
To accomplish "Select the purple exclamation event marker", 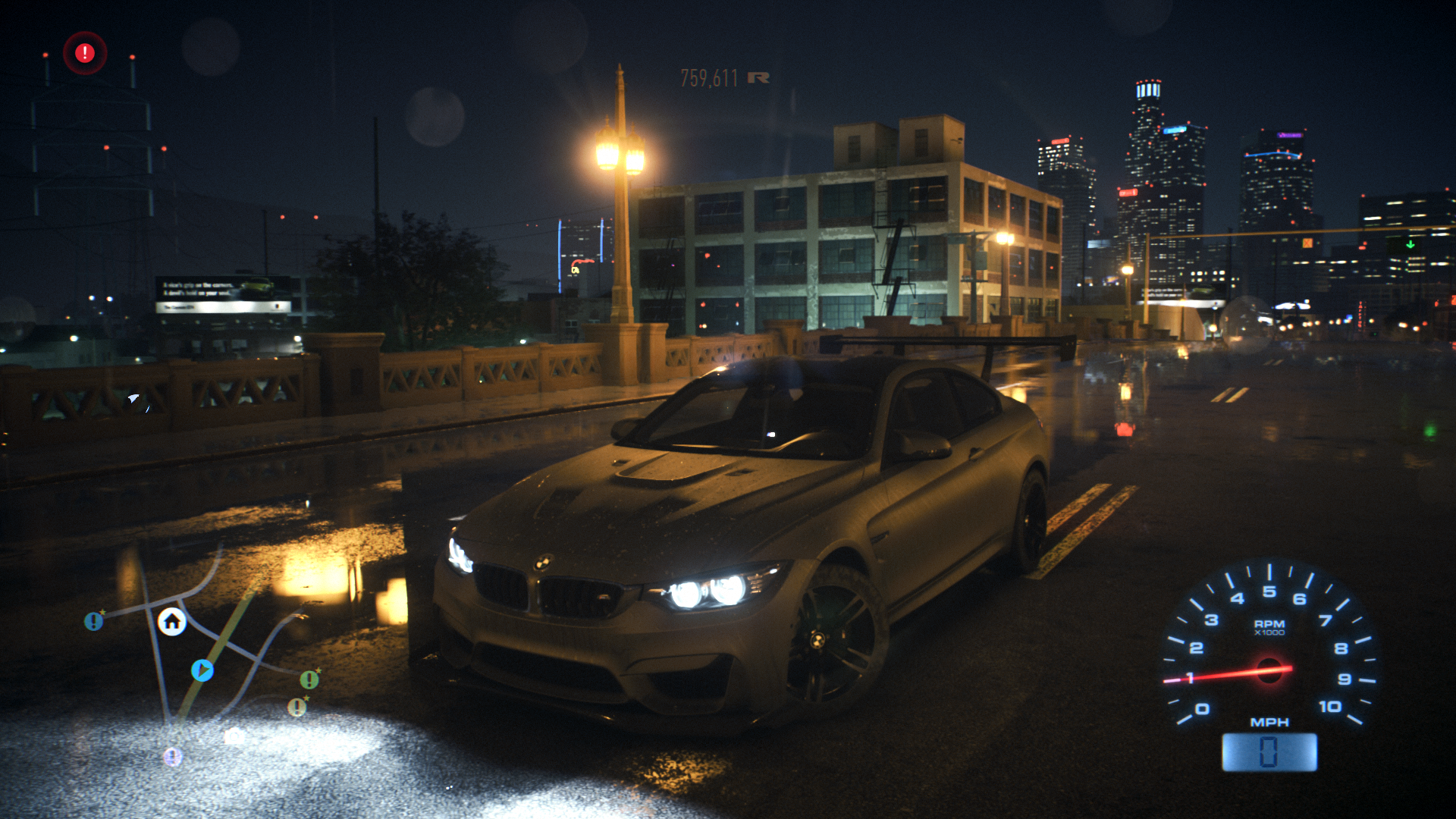I will (173, 756).
